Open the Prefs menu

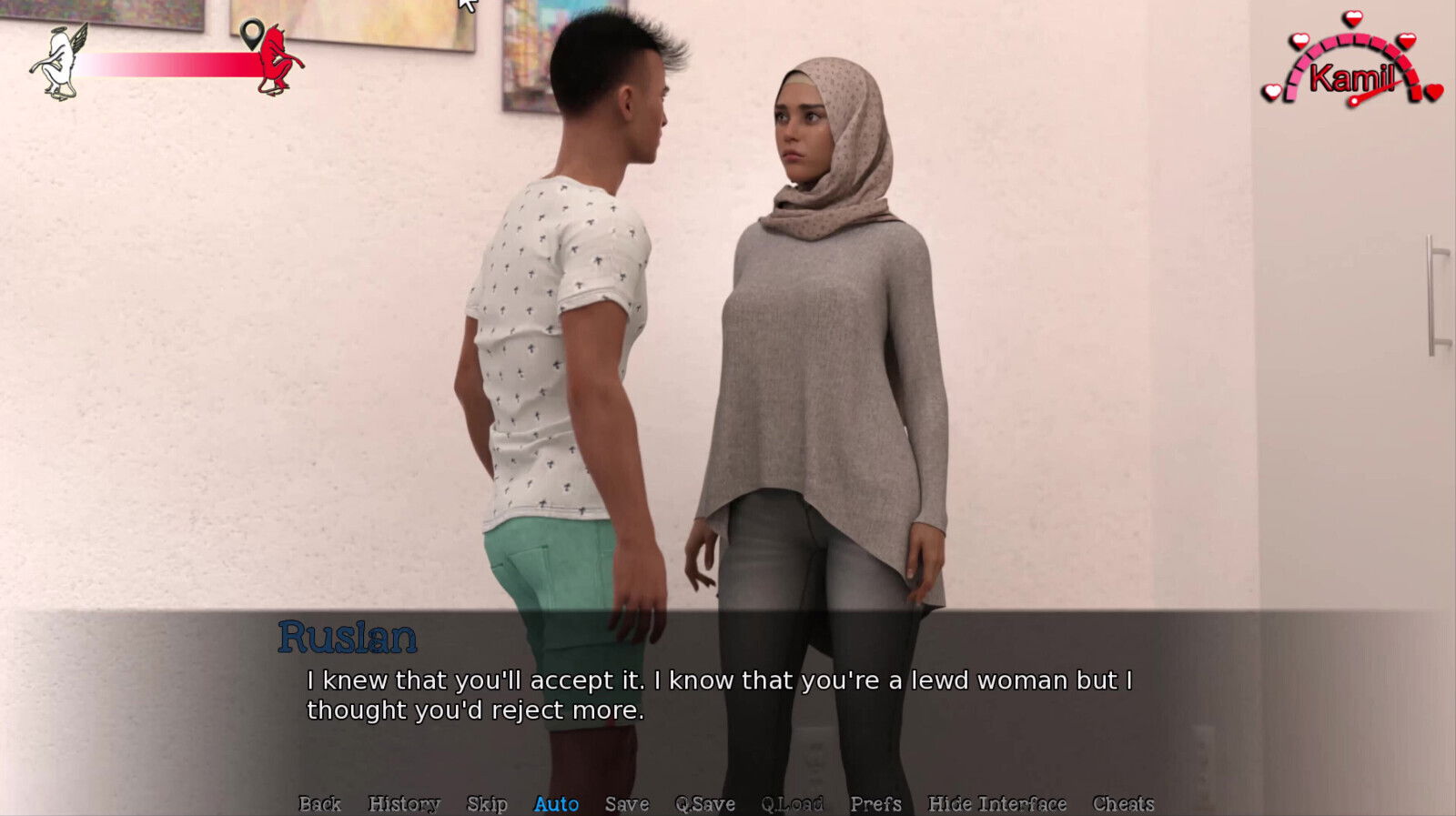(x=875, y=804)
